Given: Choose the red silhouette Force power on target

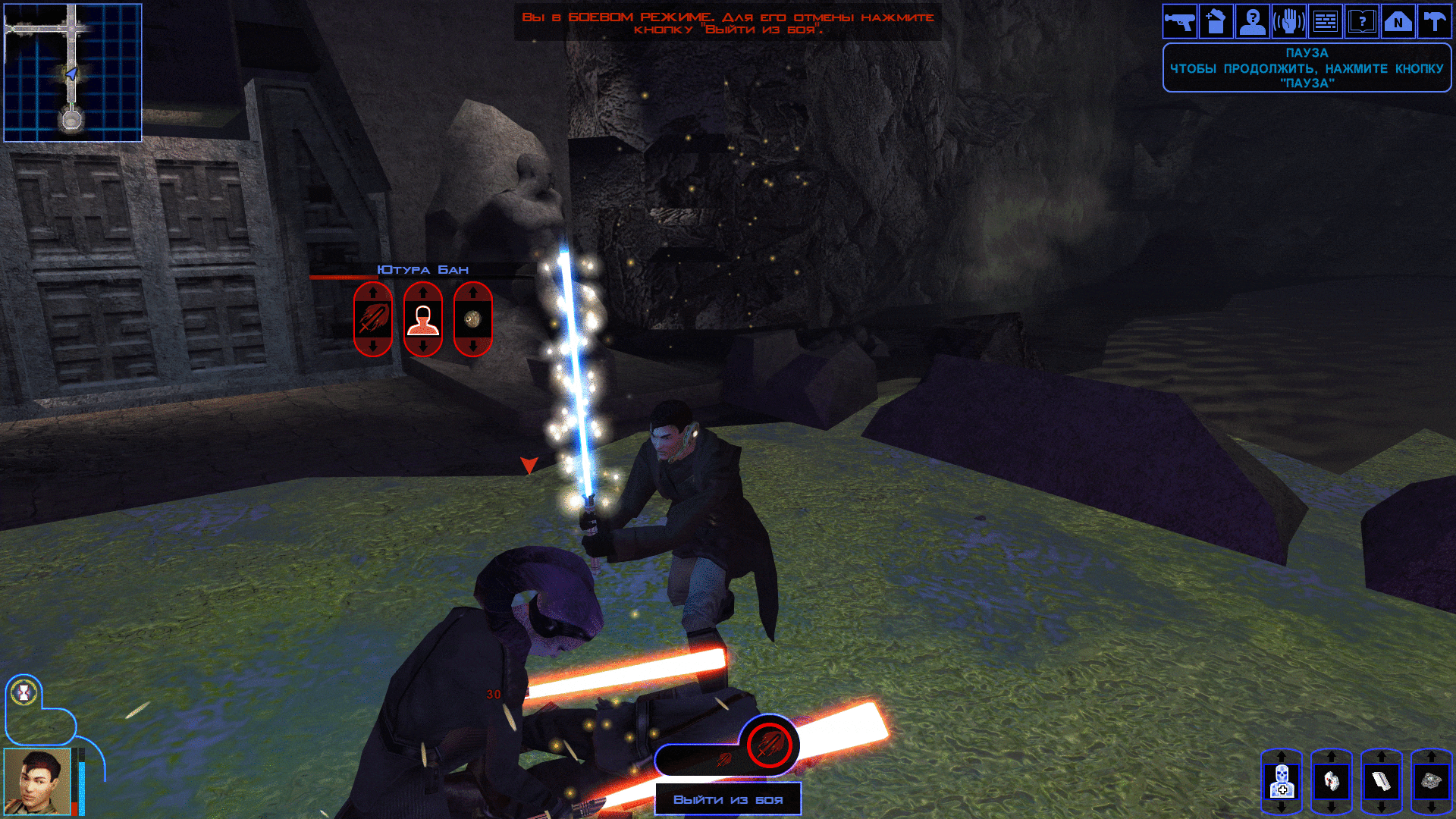Looking at the screenshot, I should click(423, 319).
